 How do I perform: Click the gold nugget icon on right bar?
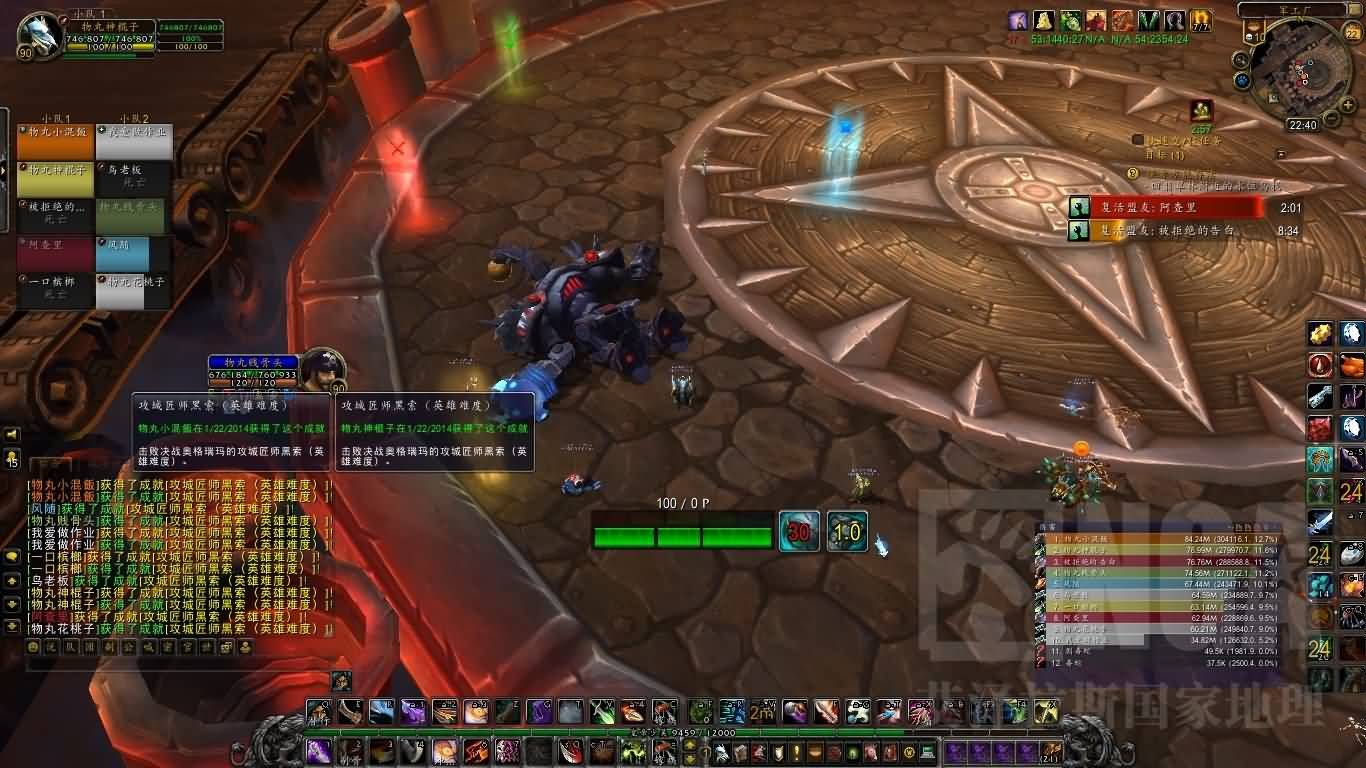(1321, 334)
